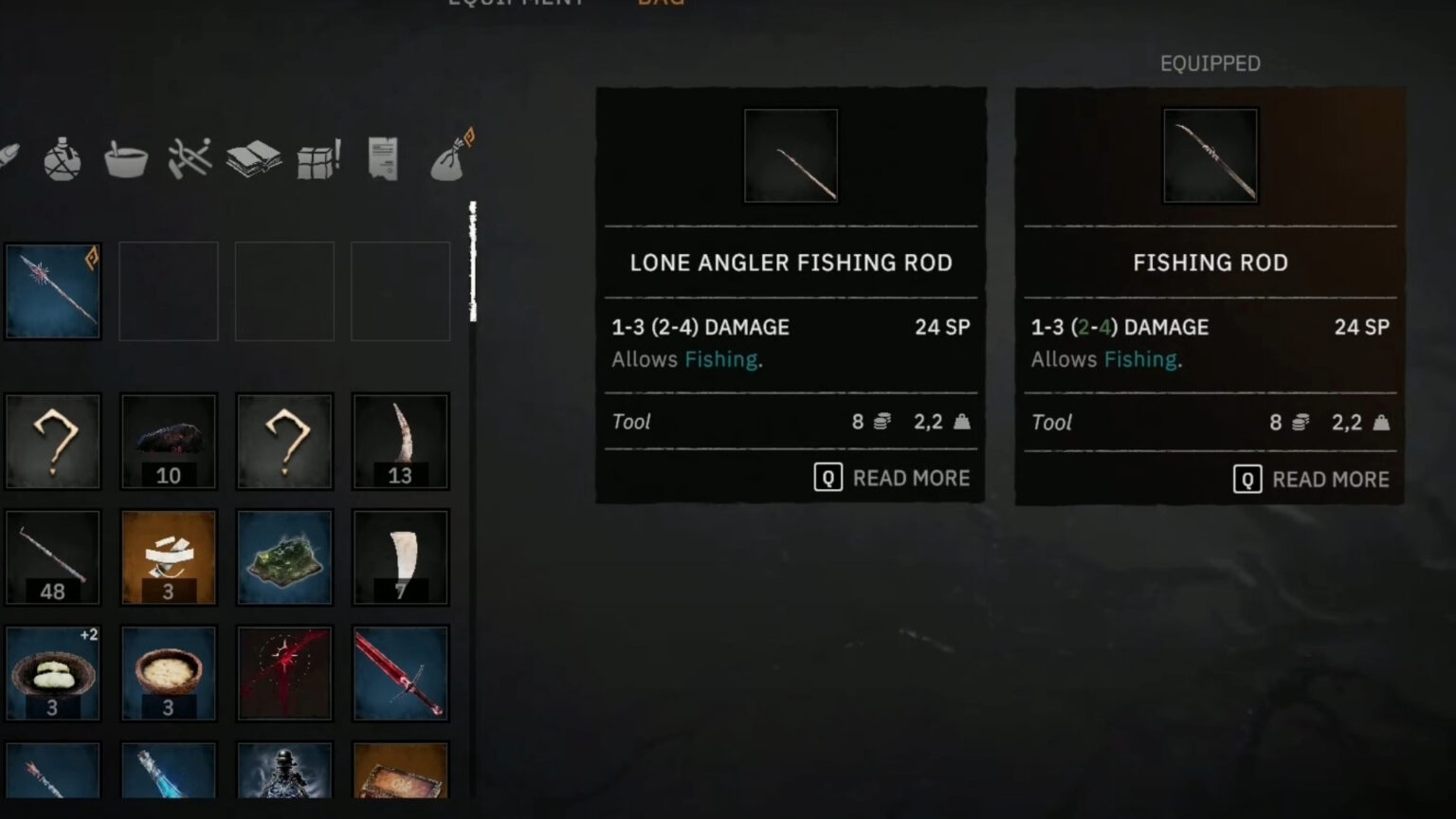
Task: Click the marked sack filter icon
Action: point(447,157)
